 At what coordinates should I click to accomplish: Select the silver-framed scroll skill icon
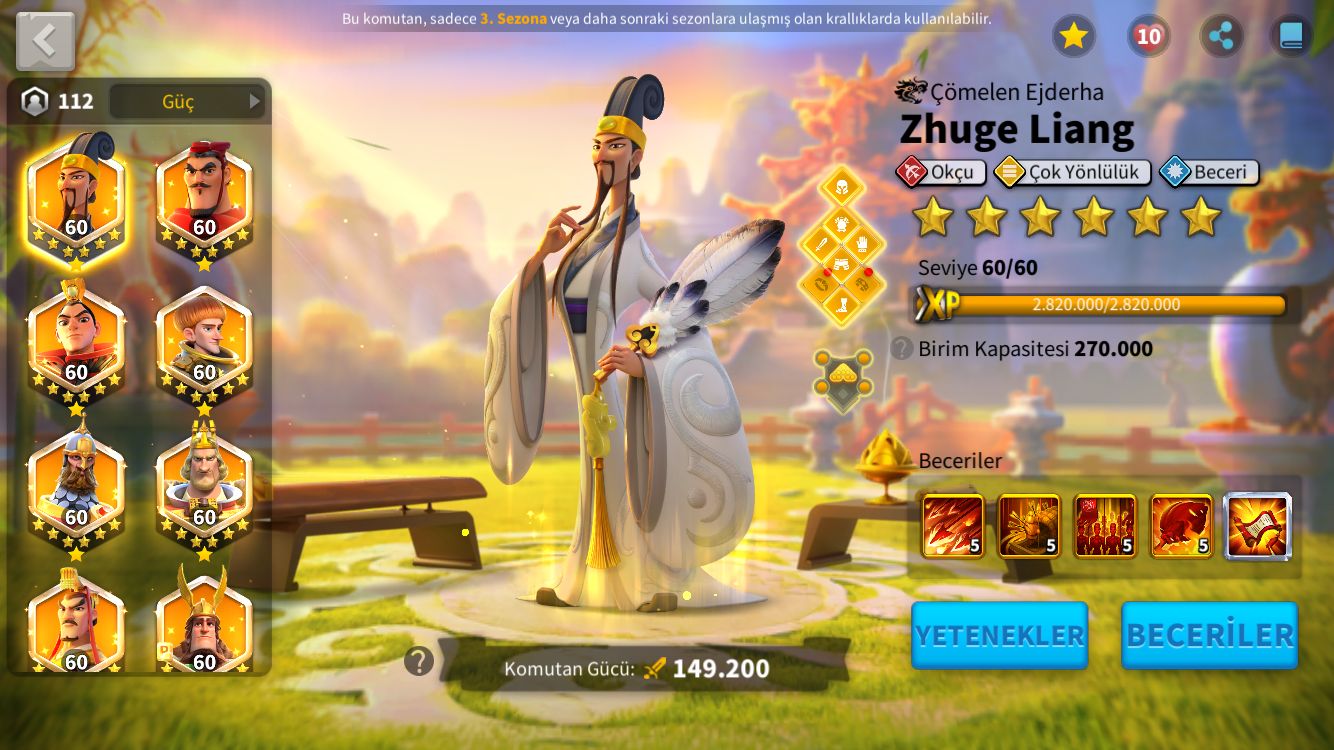point(1258,526)
